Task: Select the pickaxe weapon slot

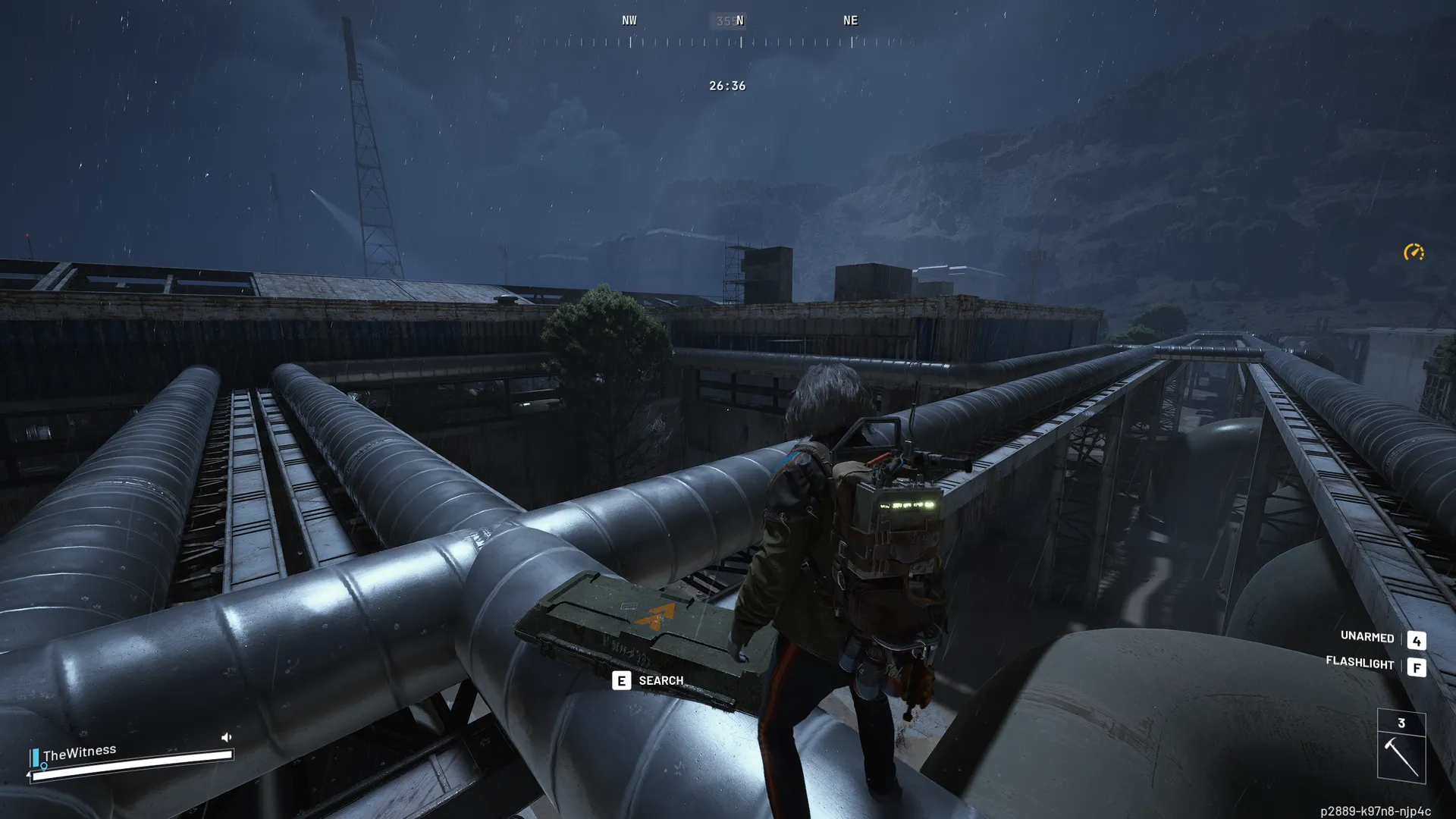Action: (1401, 756)
